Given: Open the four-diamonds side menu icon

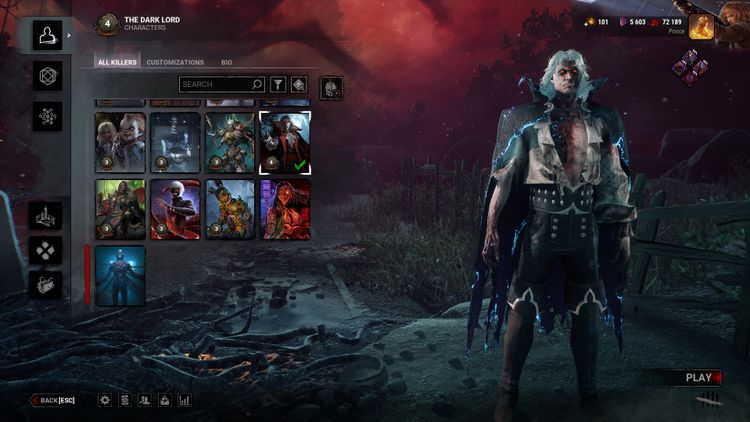Looking at the screenshot, I should click(x=46, y=250).
